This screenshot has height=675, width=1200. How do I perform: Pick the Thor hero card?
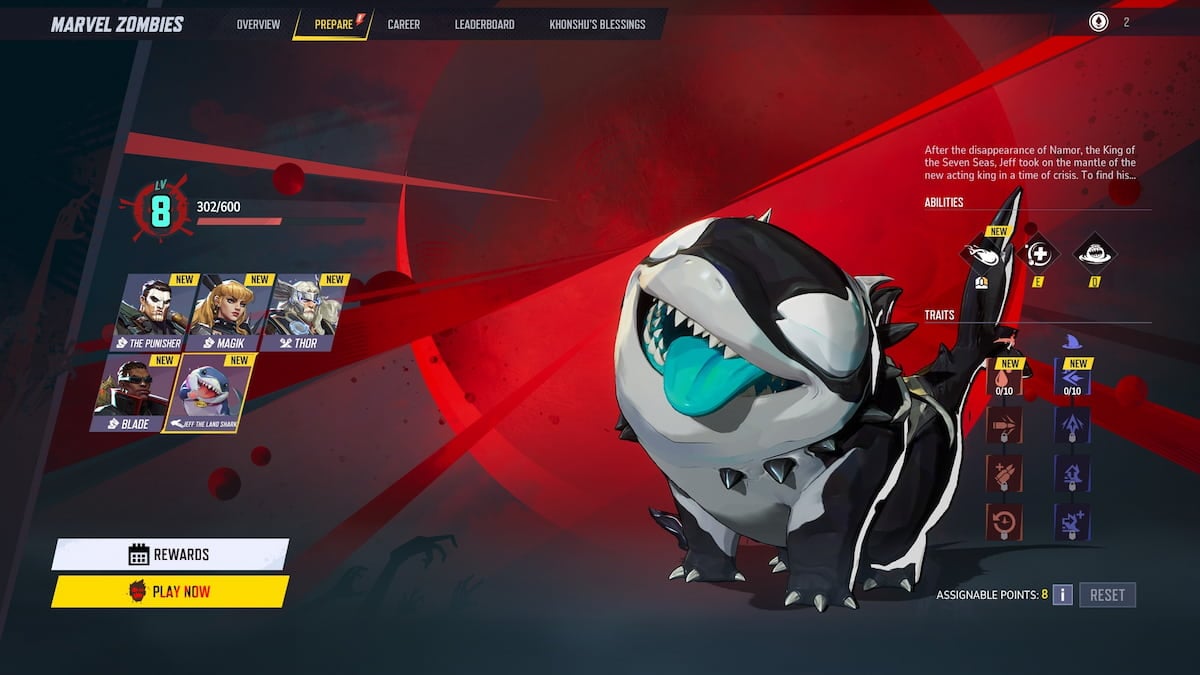[304, 311]
